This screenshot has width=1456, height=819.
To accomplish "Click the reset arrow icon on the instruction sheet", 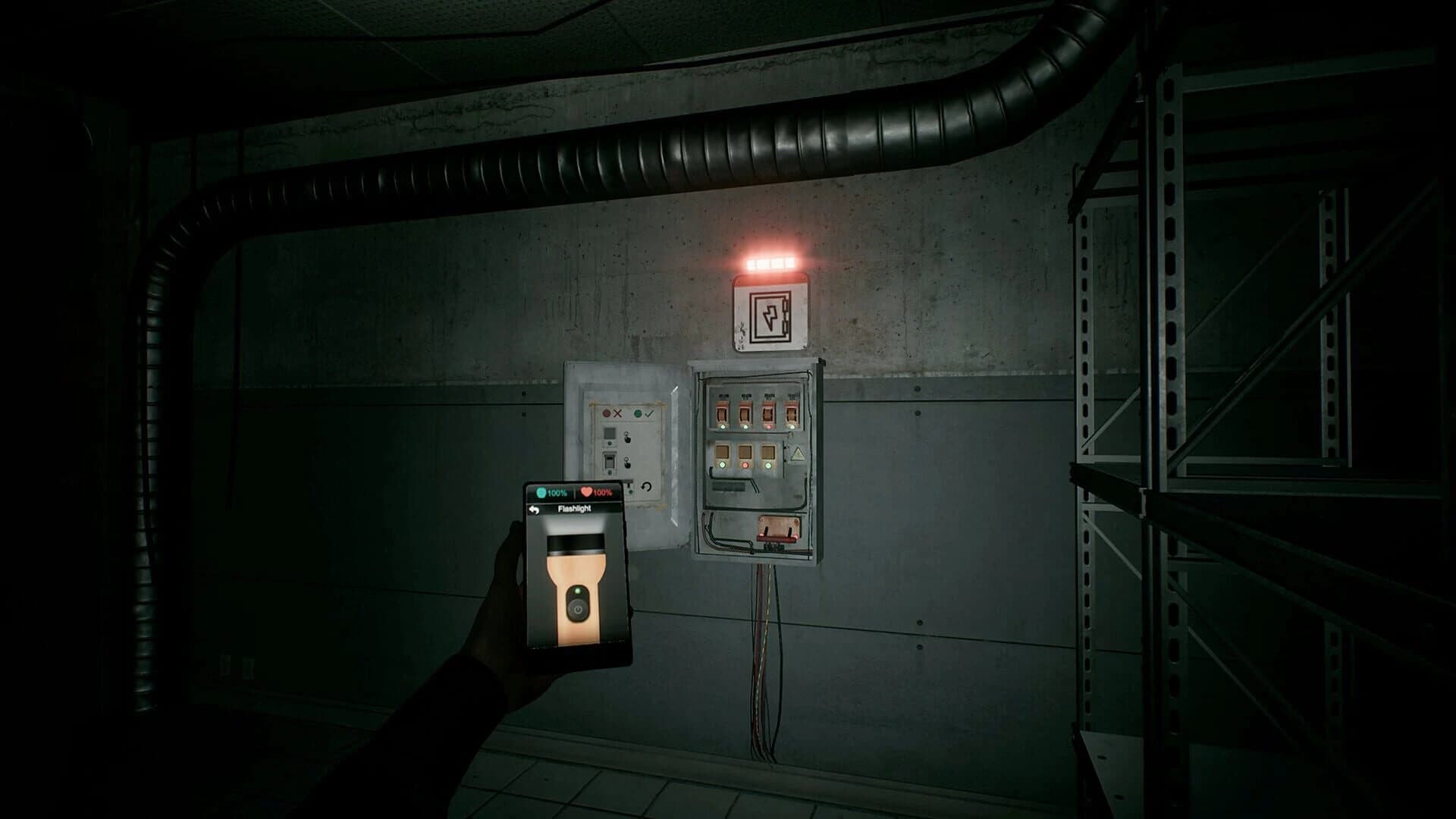I will pos(646,487).
